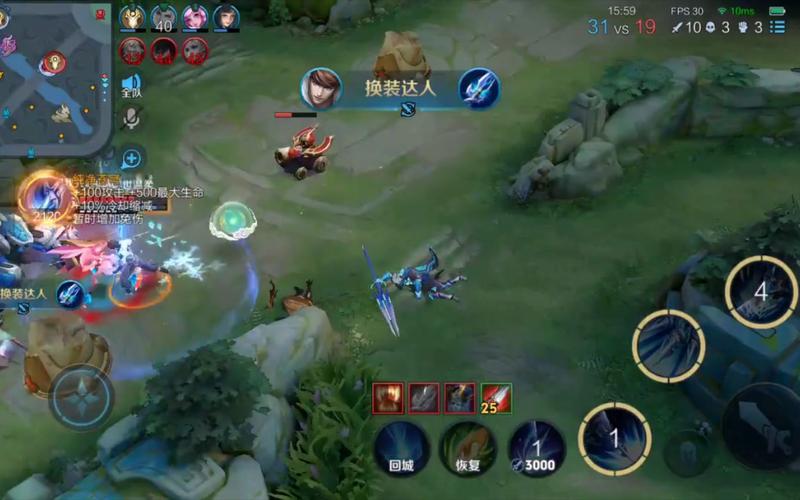This screenshot has width=800, height=500.
Task: Tap the summoner skill showing 3000
Action: (536, 447)
